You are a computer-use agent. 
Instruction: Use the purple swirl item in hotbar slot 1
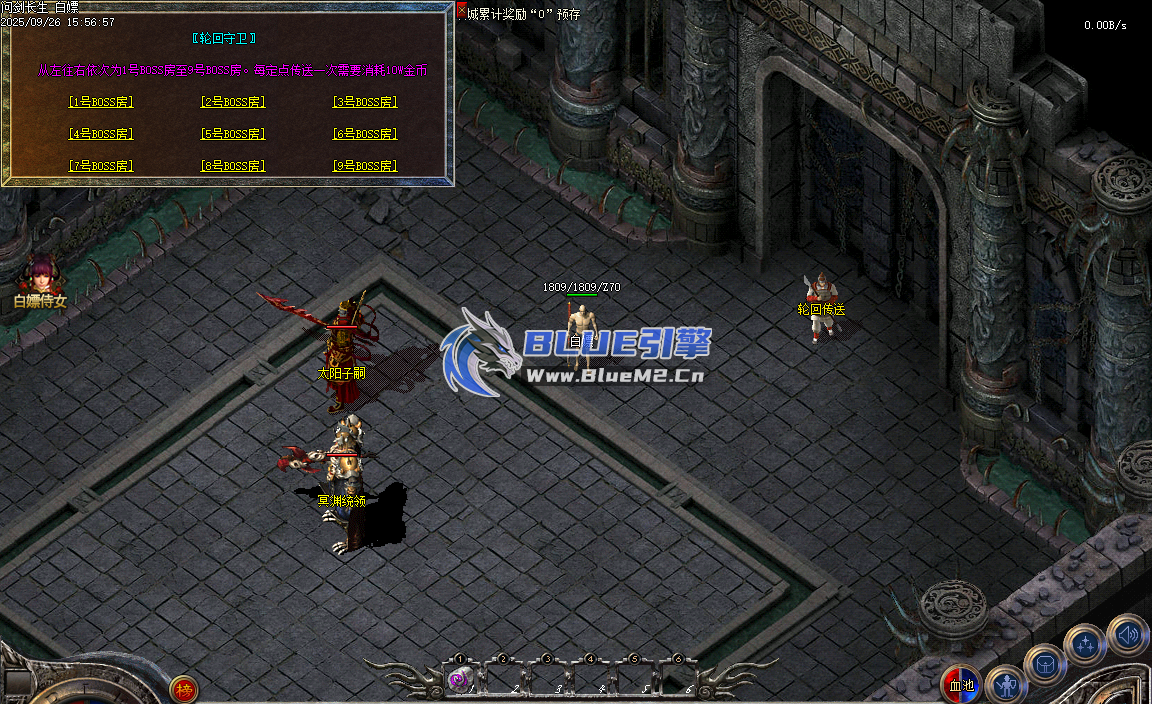(x=458, y=680)
